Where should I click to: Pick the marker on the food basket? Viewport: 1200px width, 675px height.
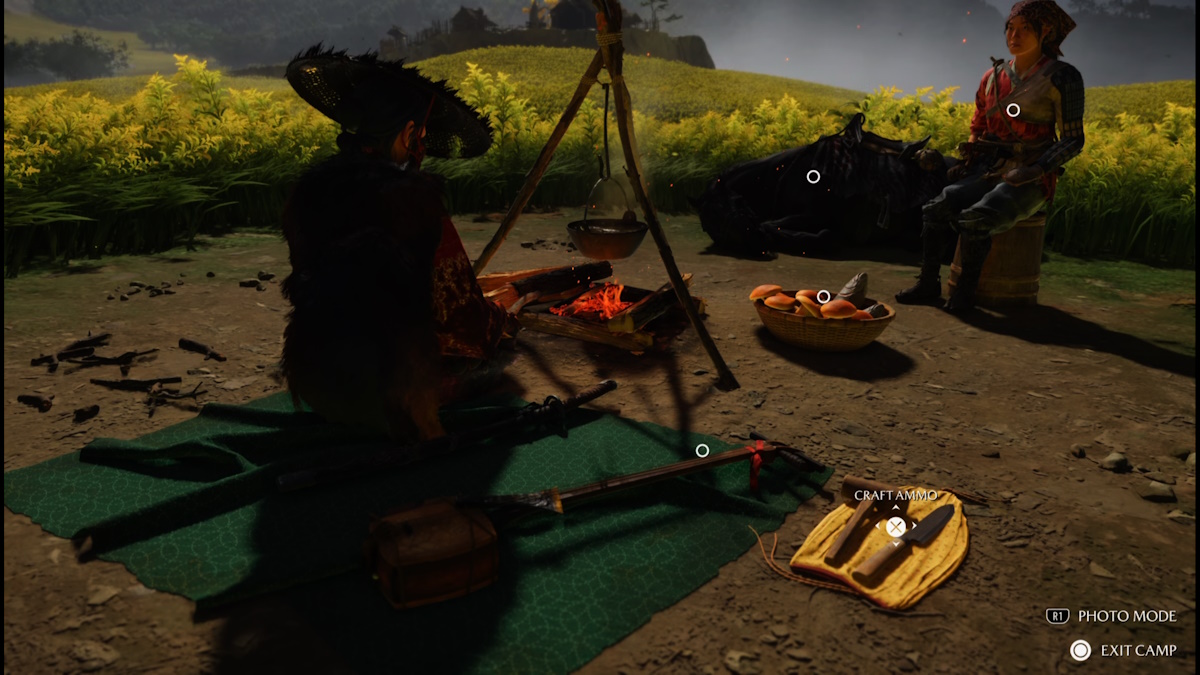pyautogui.click(x=823, y=297)
